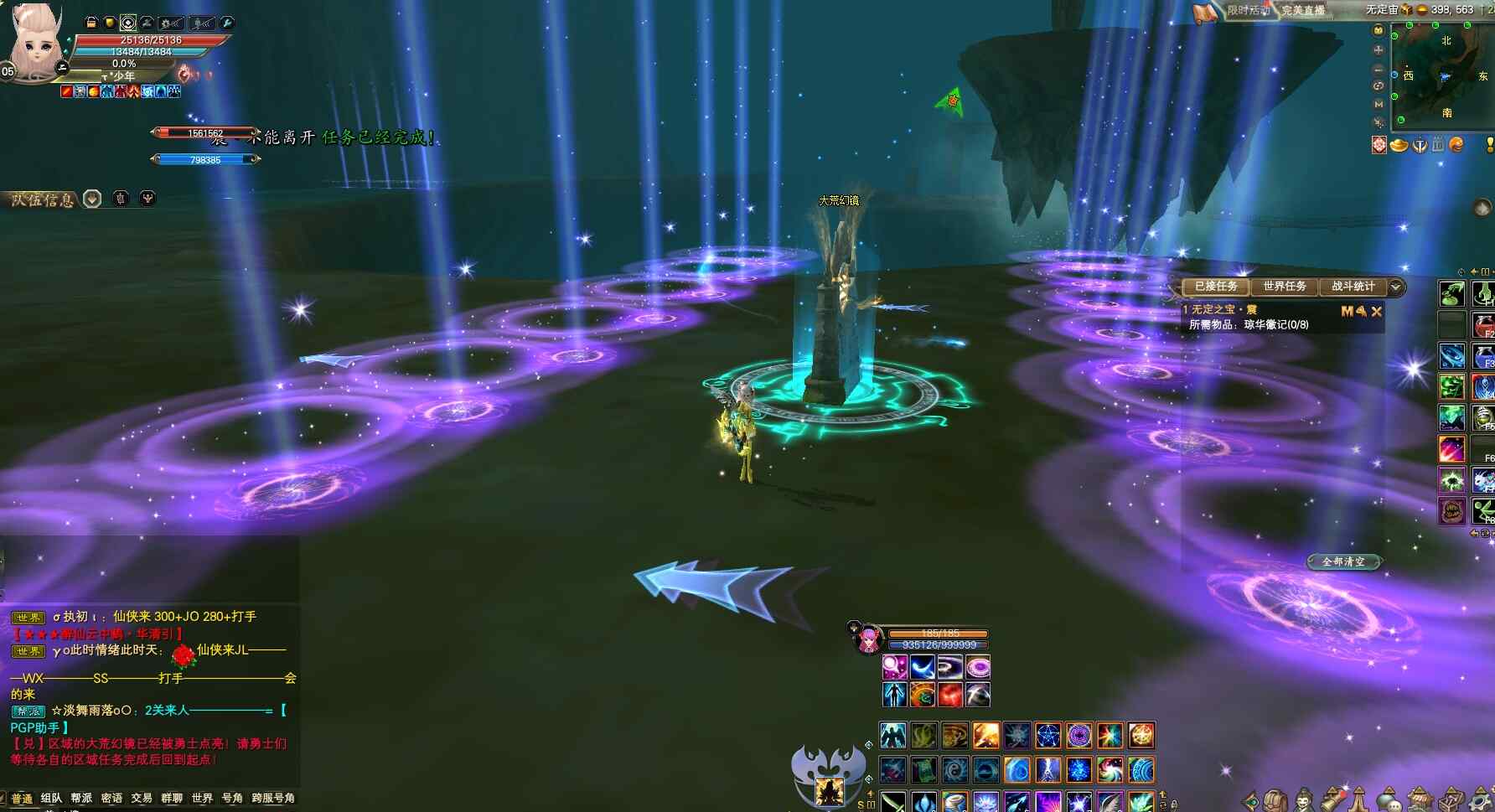Image resolution: width=1495 pixels, height=812 pixels.
Task: Choose the 交易 trade chat tab
Action: (x=142, y=799)
